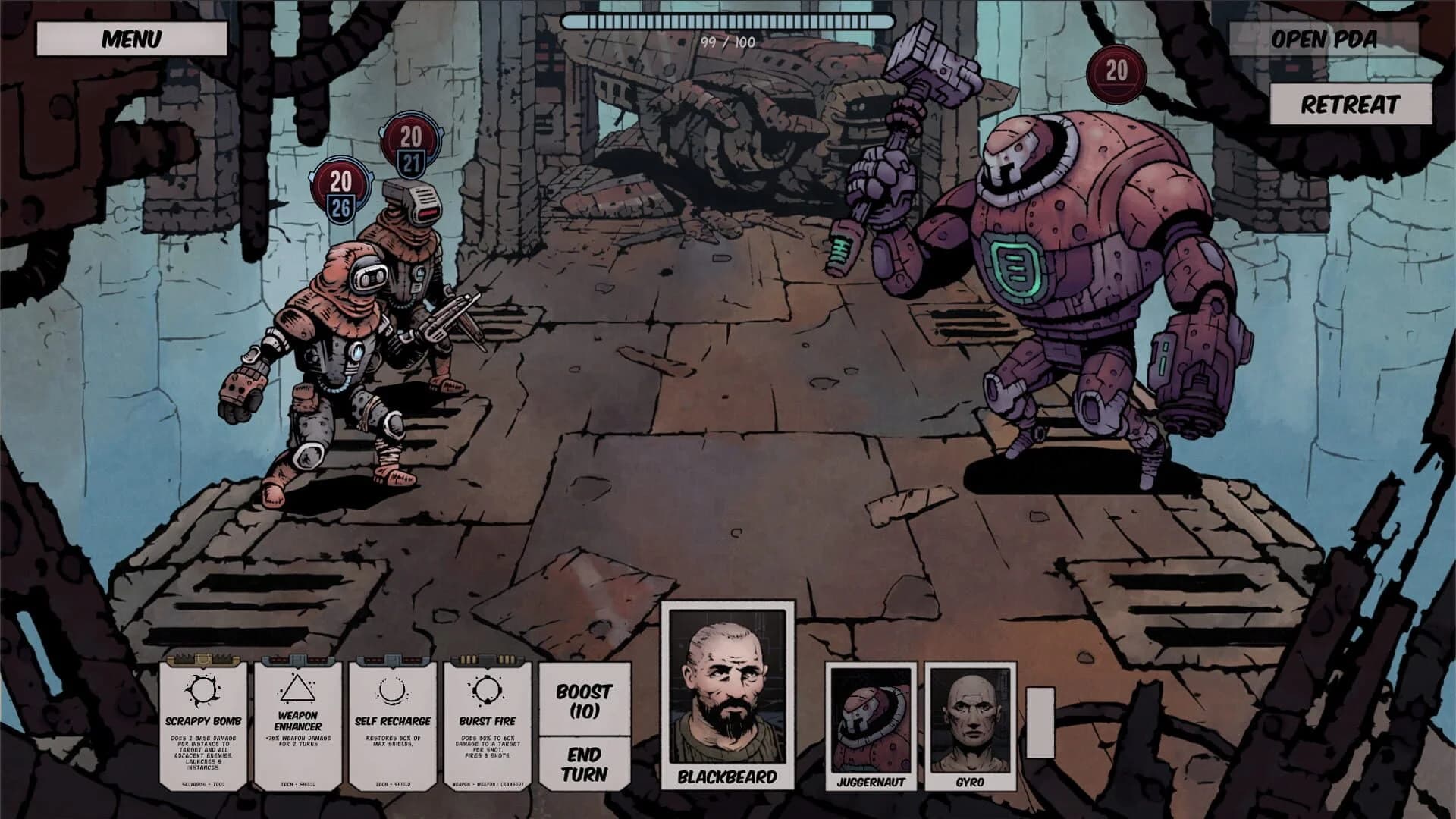Click the Retreat button
Image resolution: width=1456 pixels, height=819 pixels.
[x=1350, y=105]
